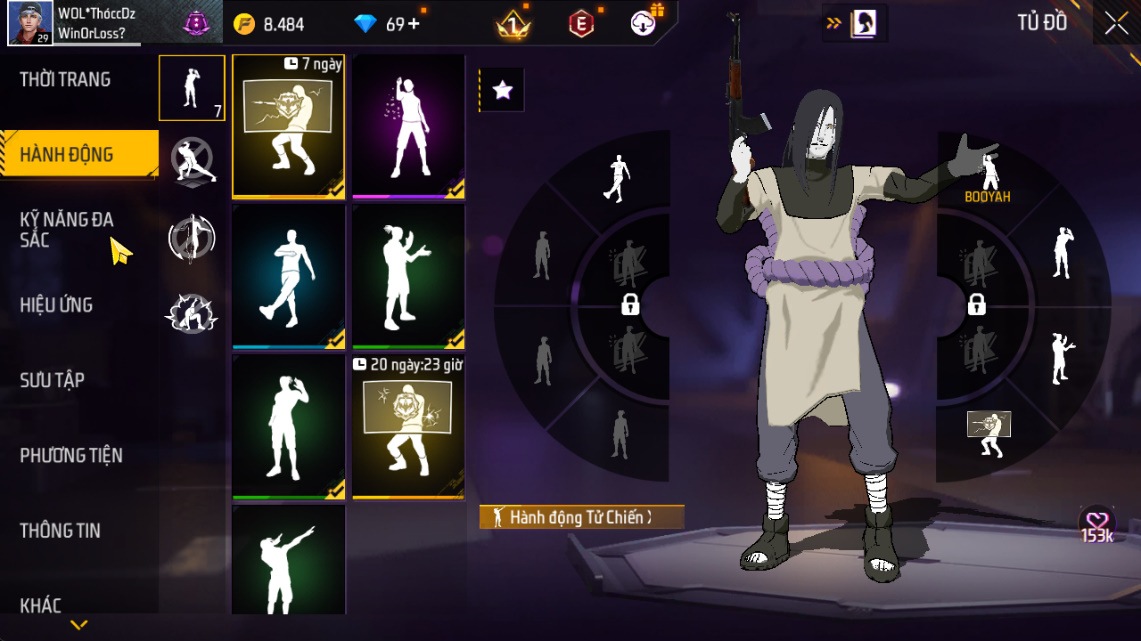Open the player profile avatar
The image size is (1141, 641).
click(30, 23)
